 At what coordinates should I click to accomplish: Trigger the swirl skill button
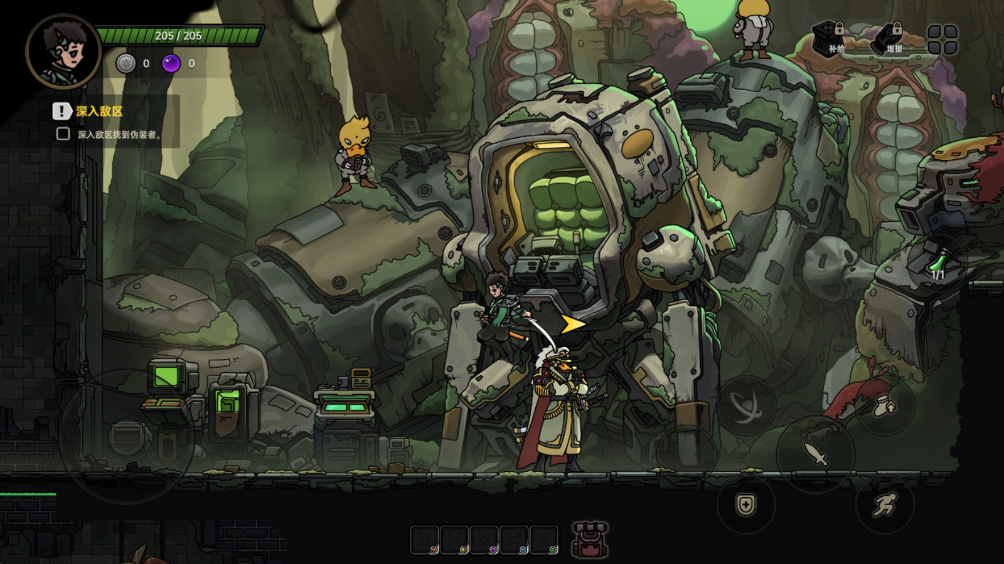[746, 405]
